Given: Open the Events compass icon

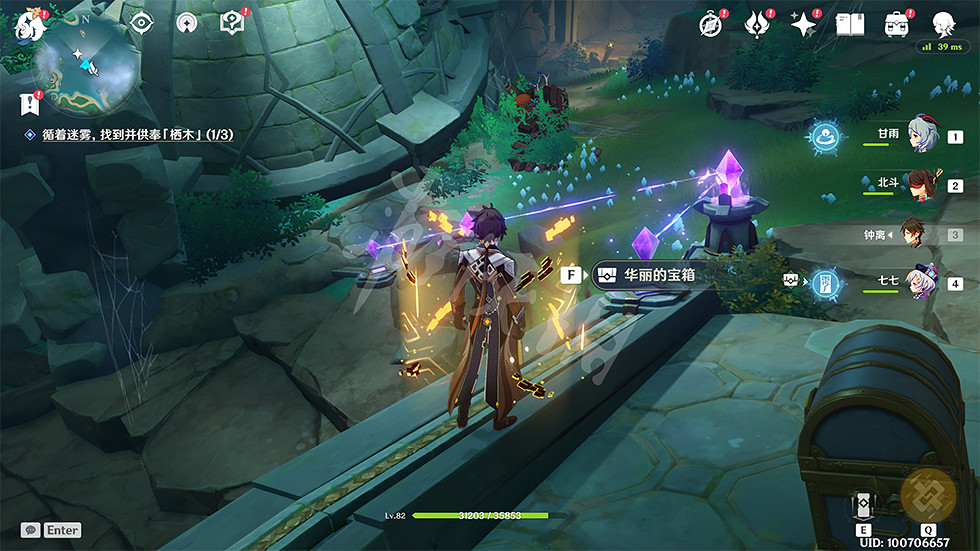Looking at the screenshot, I should pos(711,24).
